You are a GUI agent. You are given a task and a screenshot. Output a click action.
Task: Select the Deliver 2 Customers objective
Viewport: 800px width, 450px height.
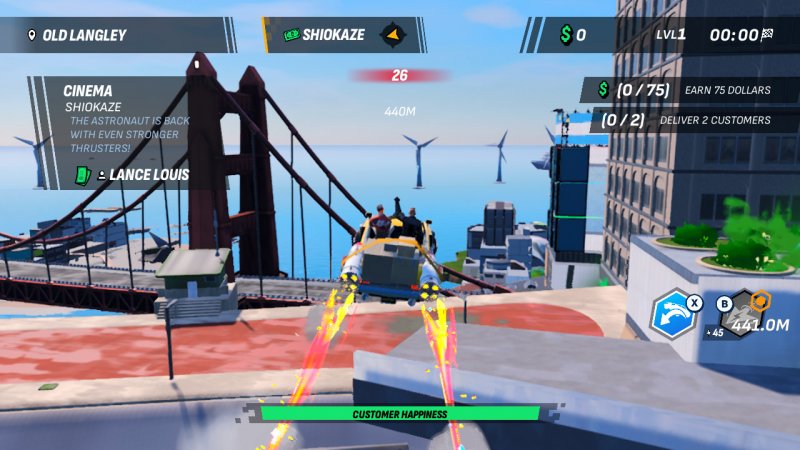(692, 120)
